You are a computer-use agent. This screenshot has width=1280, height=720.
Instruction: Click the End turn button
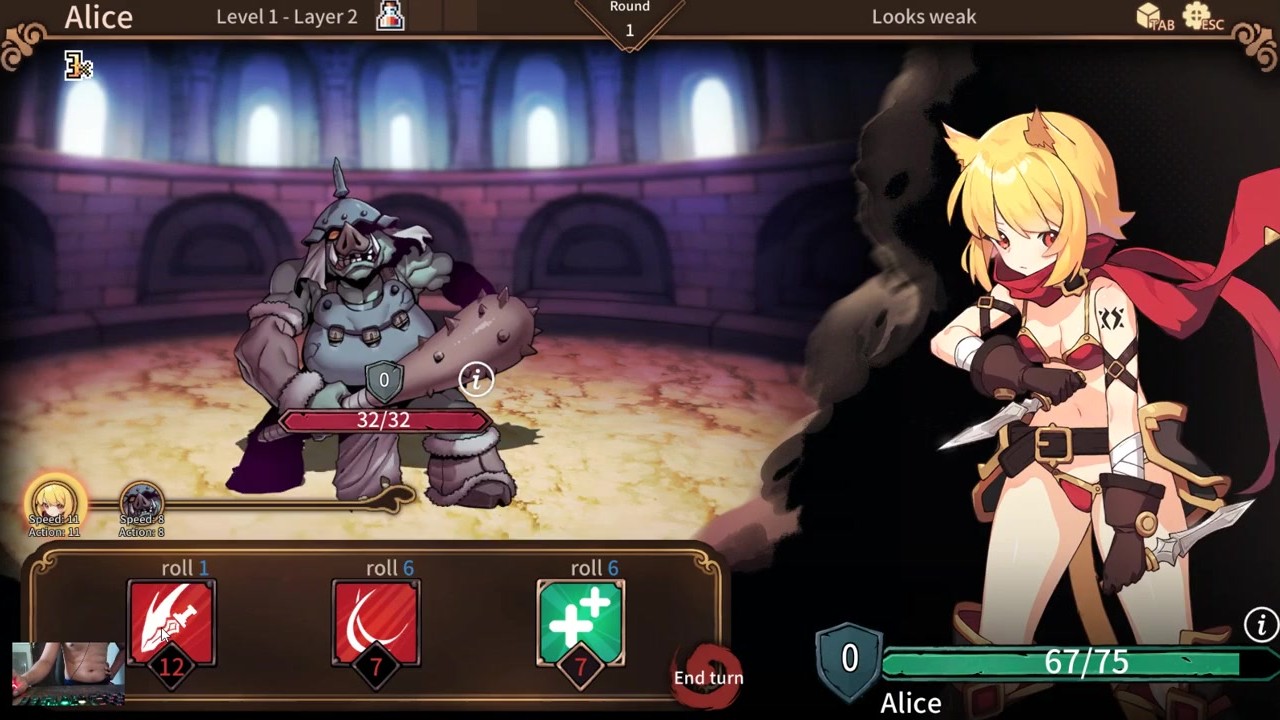click(708, 677)
